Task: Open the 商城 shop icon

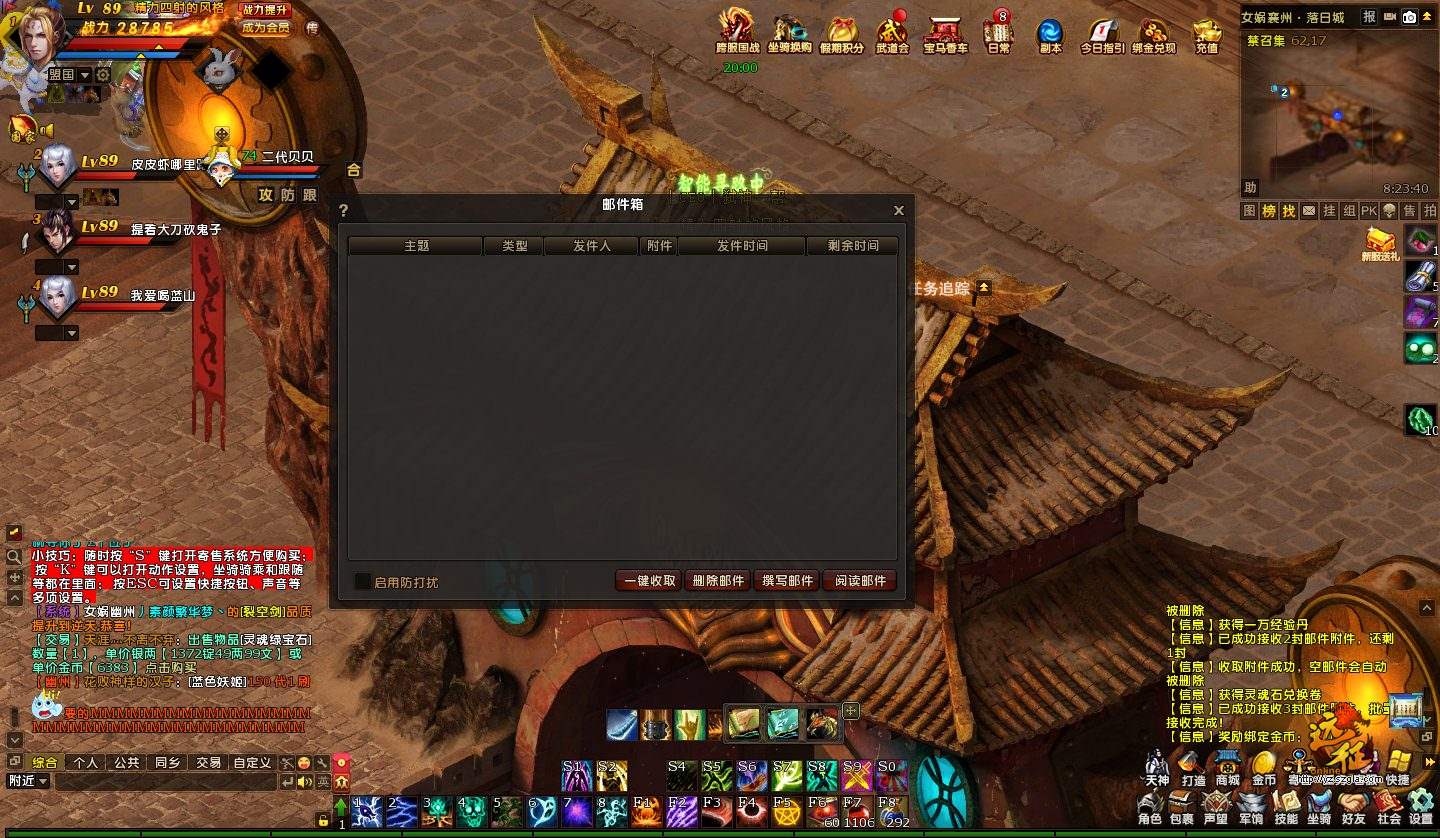Action: 1228,766
